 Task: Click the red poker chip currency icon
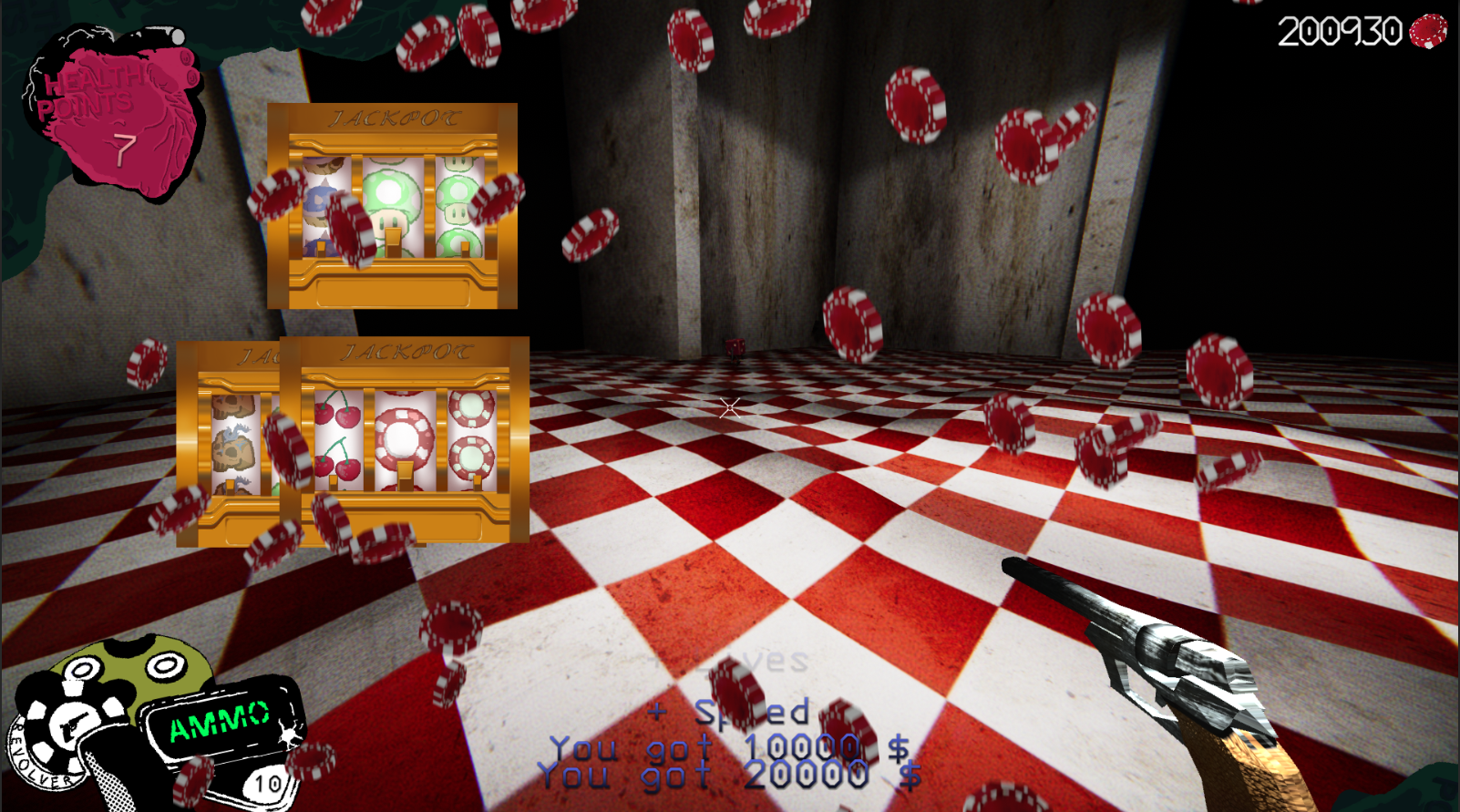coord(1427,32)
